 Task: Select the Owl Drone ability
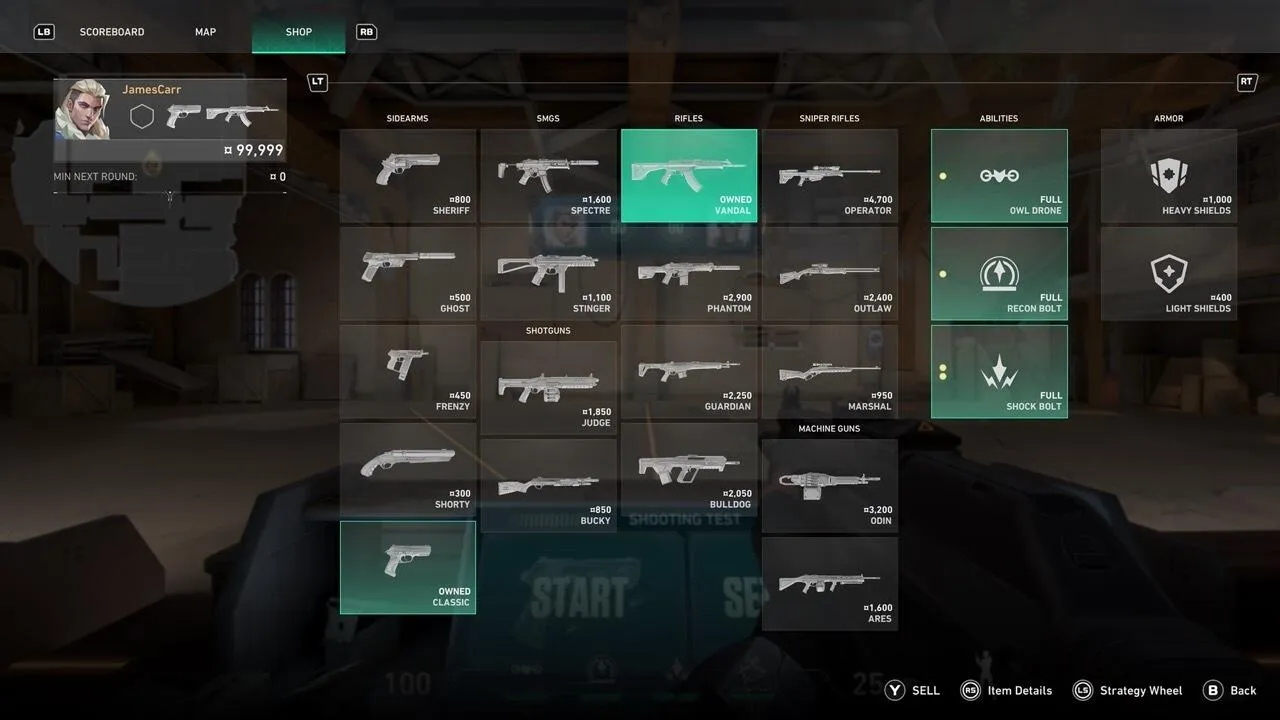999,175
